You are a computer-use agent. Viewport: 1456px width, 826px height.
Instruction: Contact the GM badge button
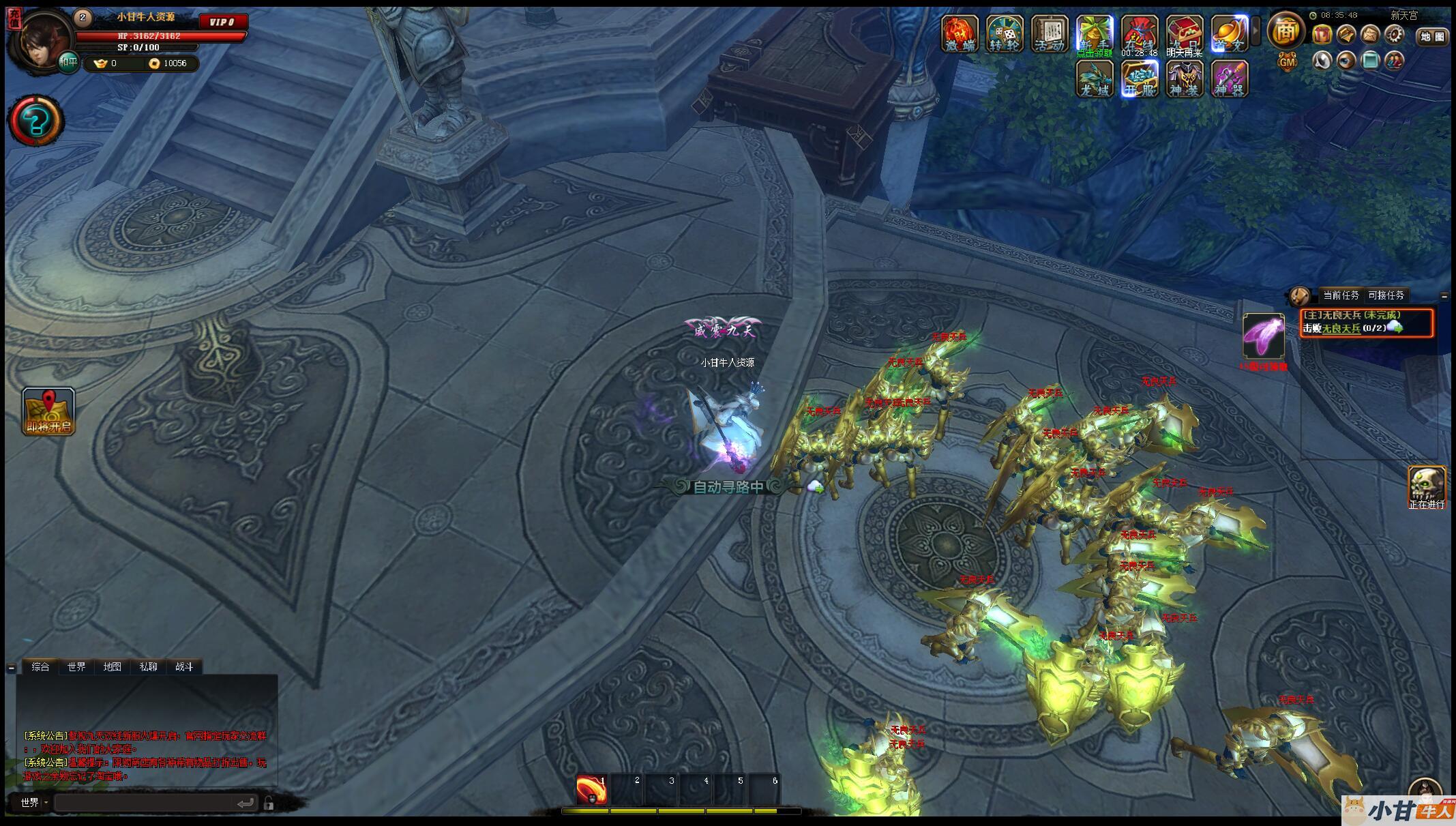[1286, 62]
